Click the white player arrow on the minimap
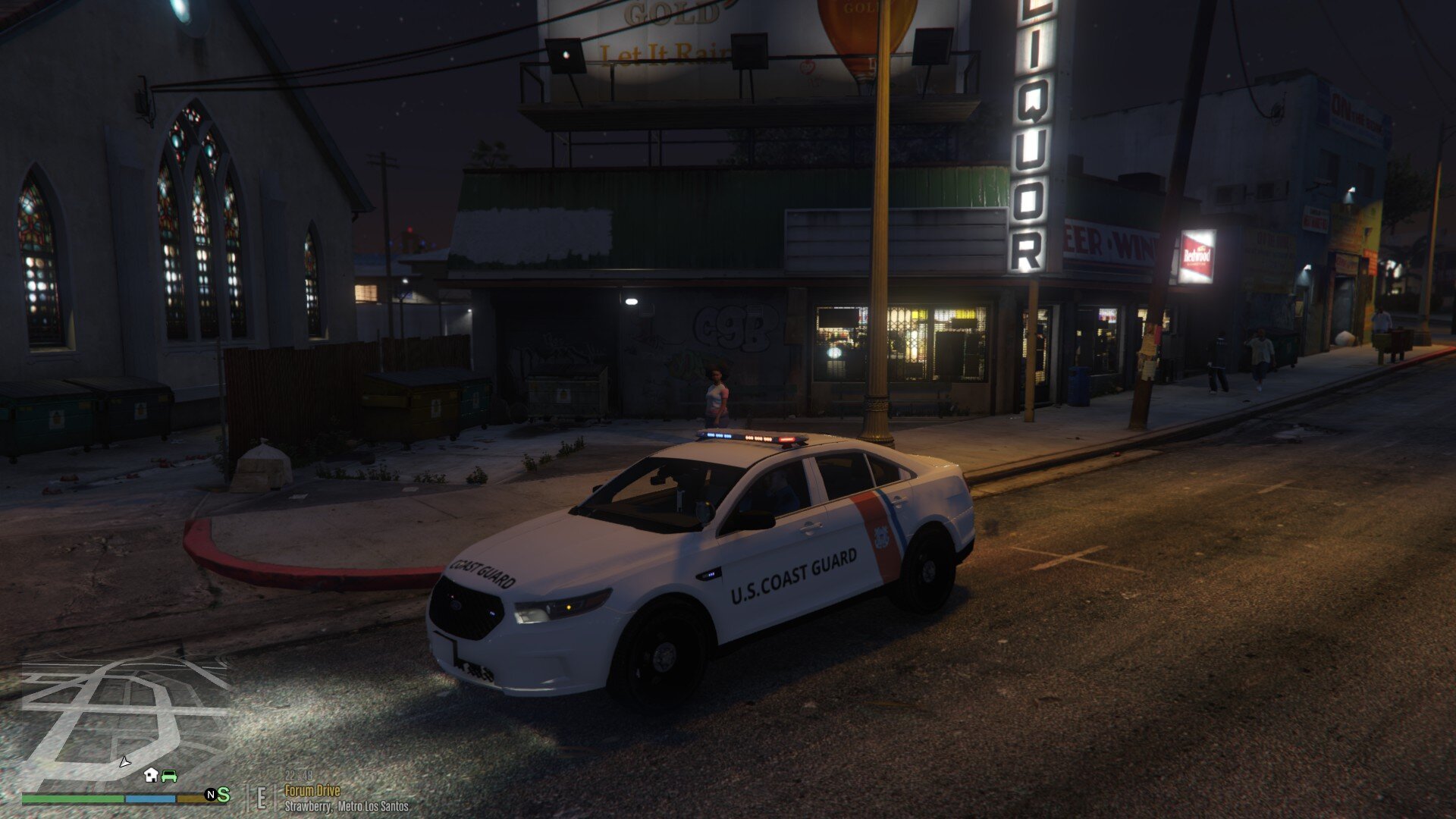 pyautogui.click(x=124, y=764)
